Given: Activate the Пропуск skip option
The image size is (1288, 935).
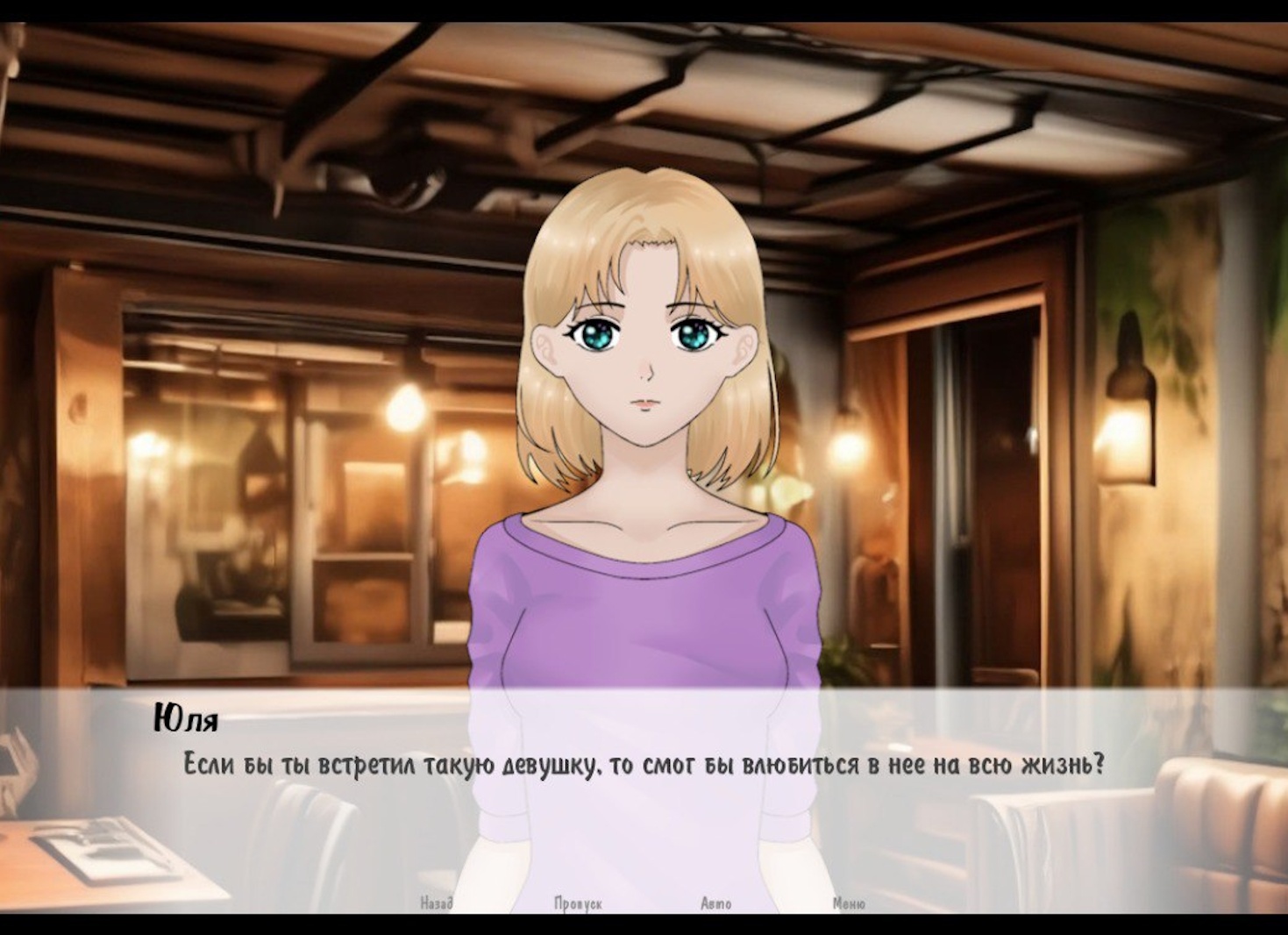Looking at the screenshot, I should click(x=578, y=903).
